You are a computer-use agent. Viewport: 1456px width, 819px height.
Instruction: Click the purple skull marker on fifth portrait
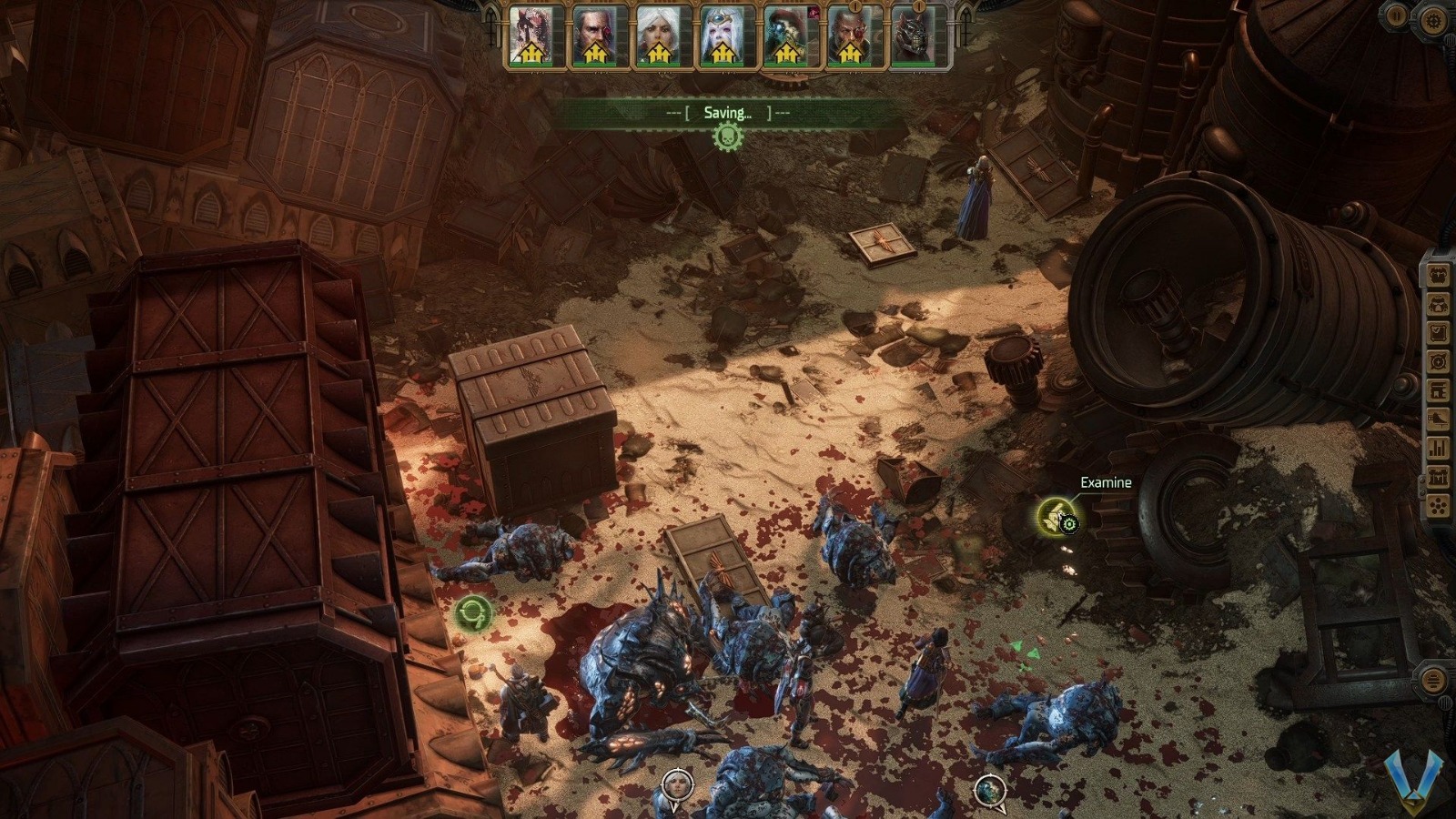[814, 12]
